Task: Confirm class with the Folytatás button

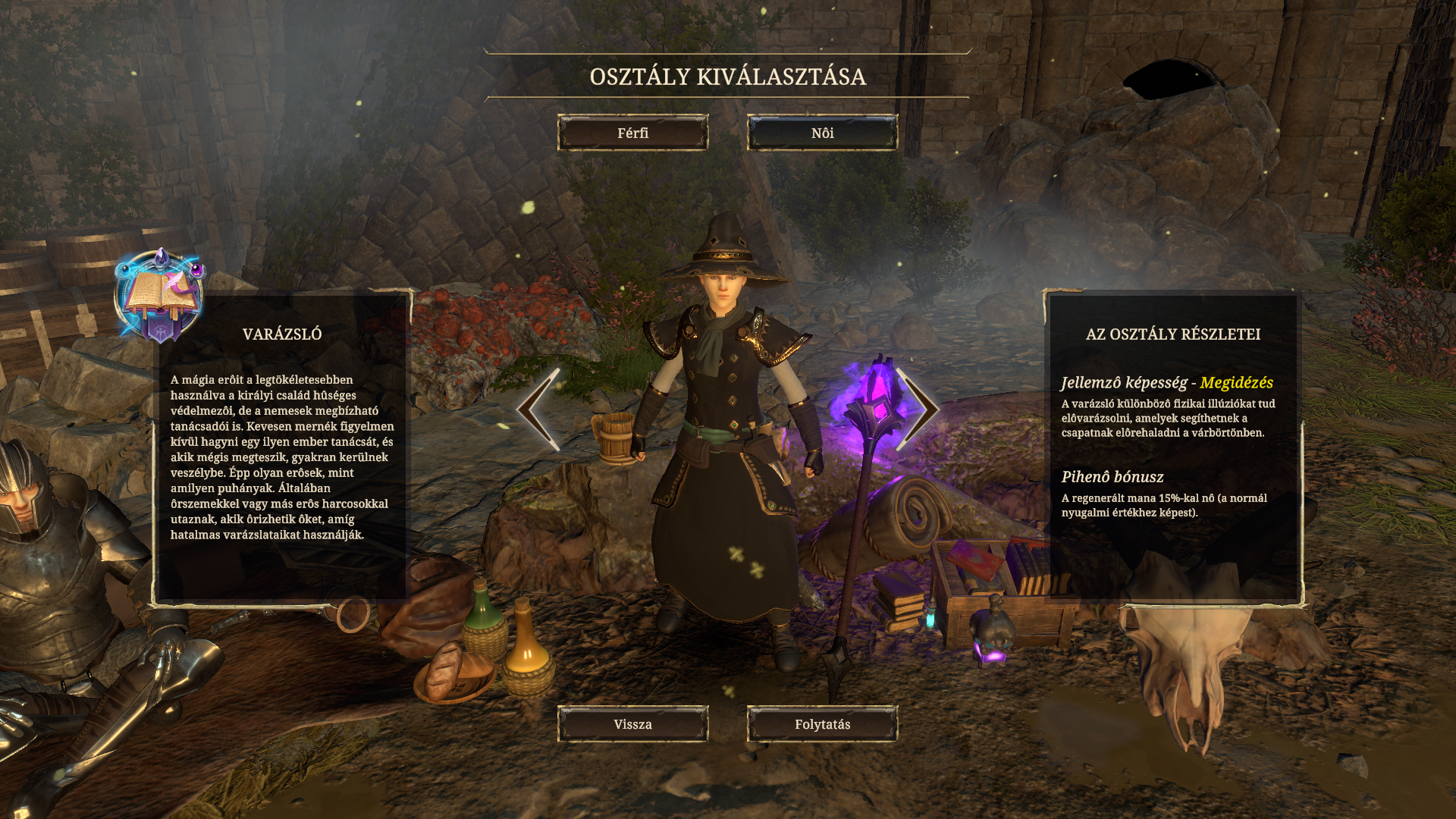Action: [x=822, y=724]
